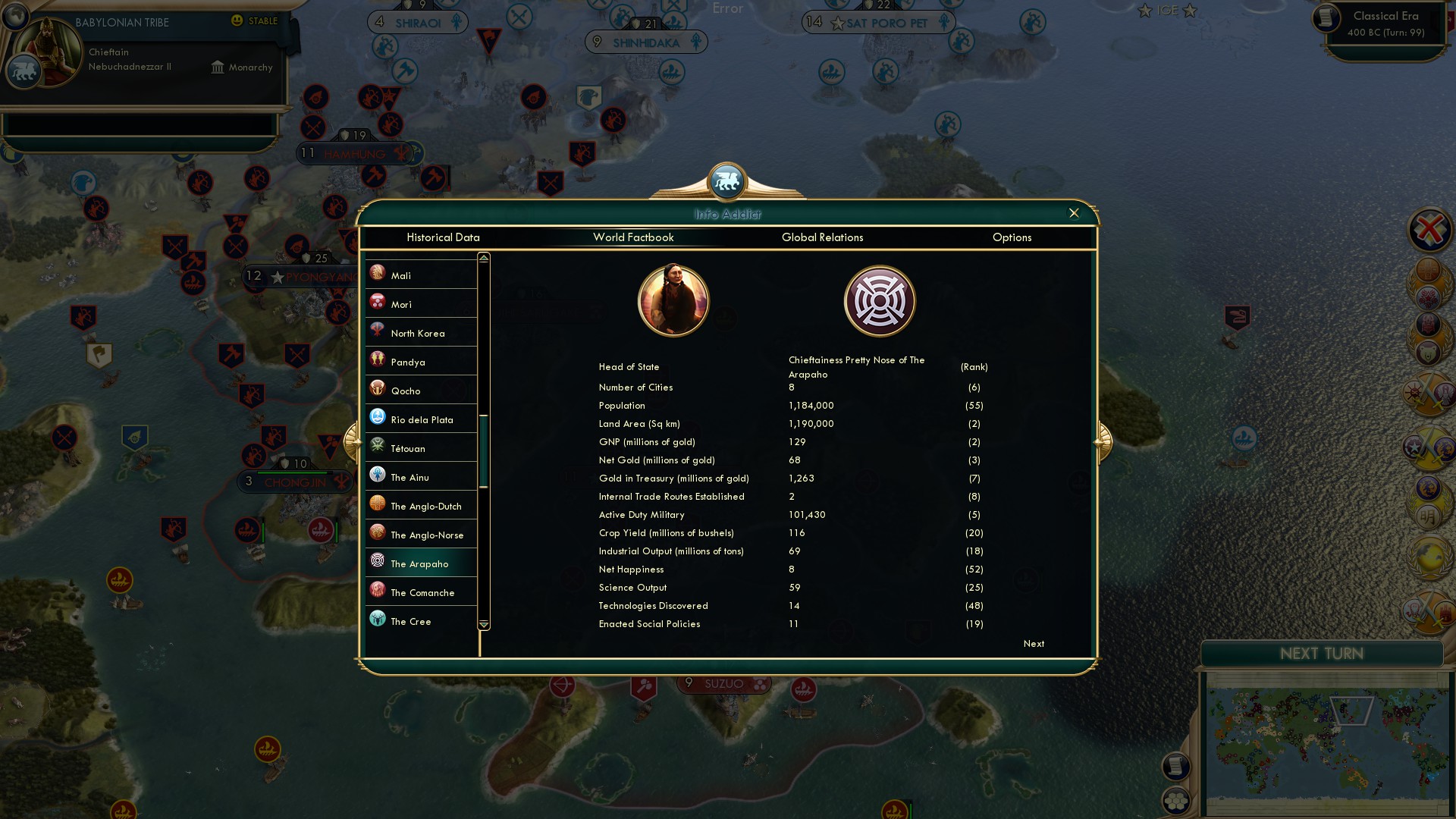Image resolution: width=1456 pixels, height=819 pixels.
Task: Click Next to view more statistics
Action: tap(1033, 643)
